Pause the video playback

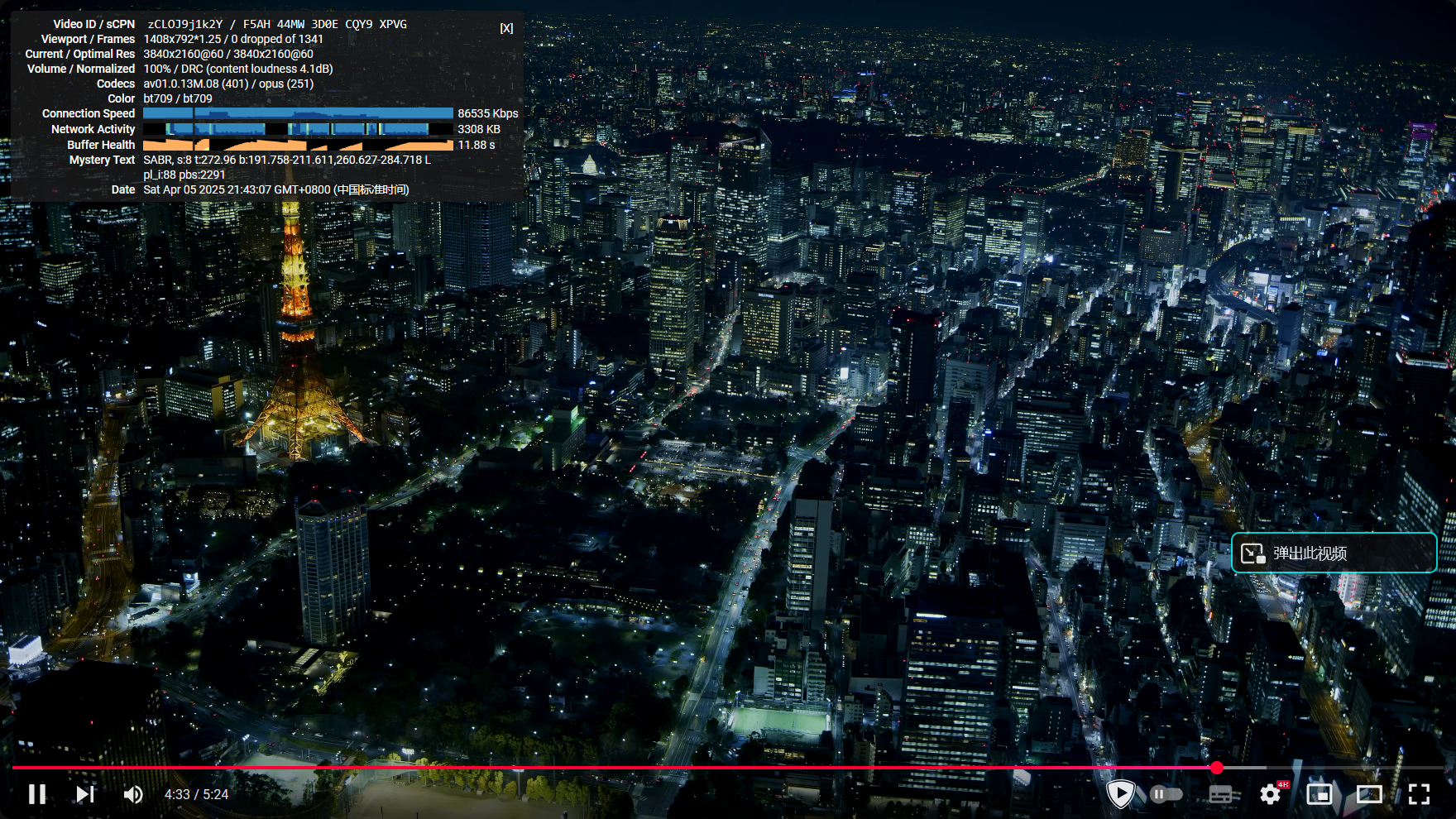click(x=37, y=794)
